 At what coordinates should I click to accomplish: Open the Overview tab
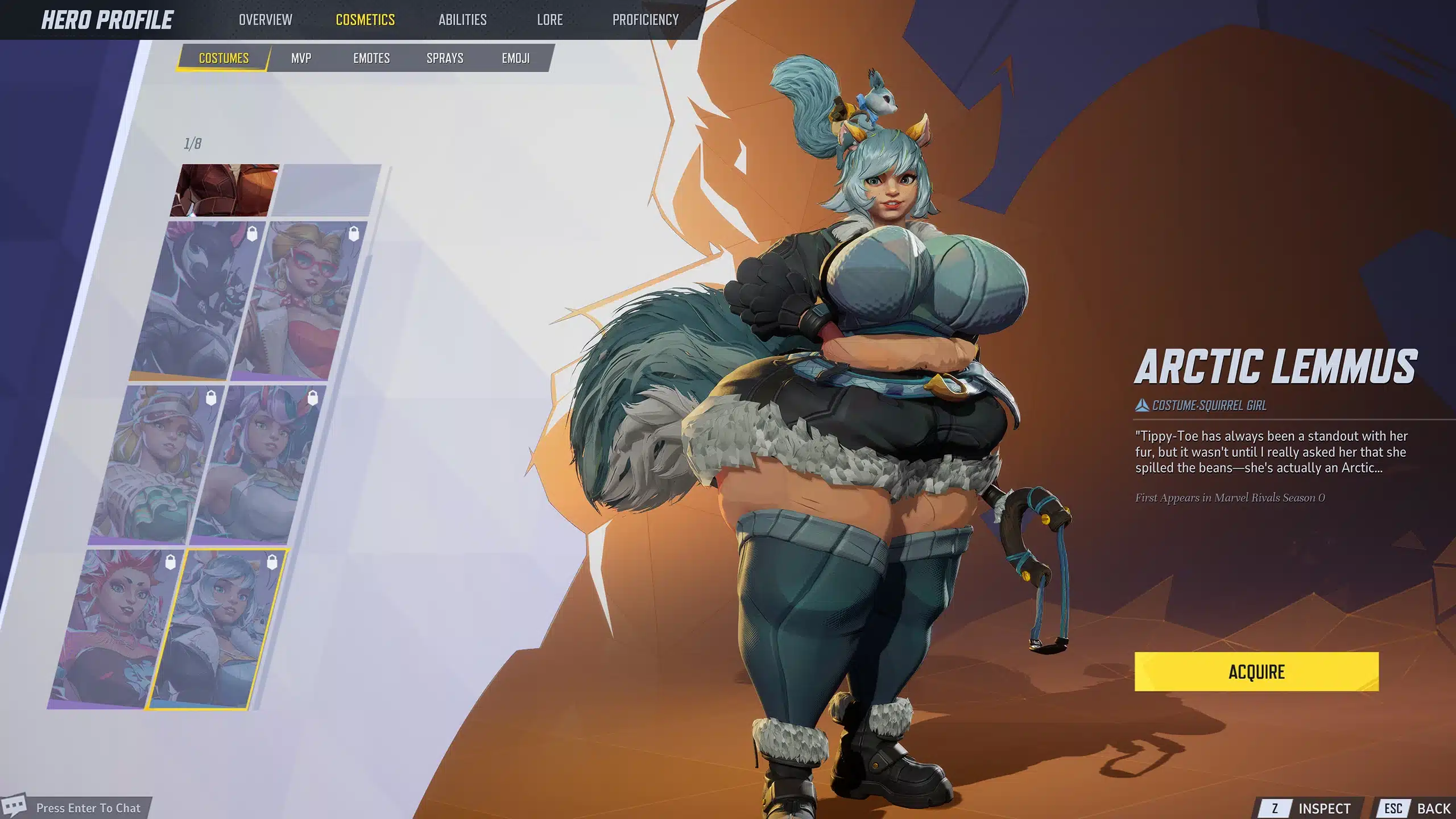pos(265,20)
